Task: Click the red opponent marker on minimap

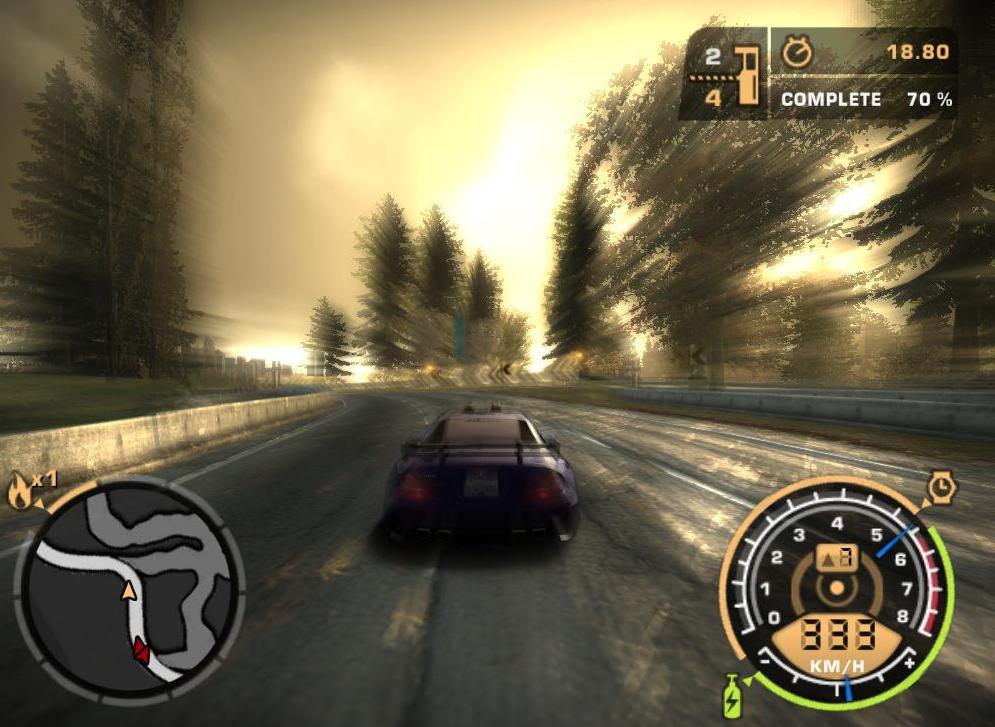Action: click(x=141, y=650)
